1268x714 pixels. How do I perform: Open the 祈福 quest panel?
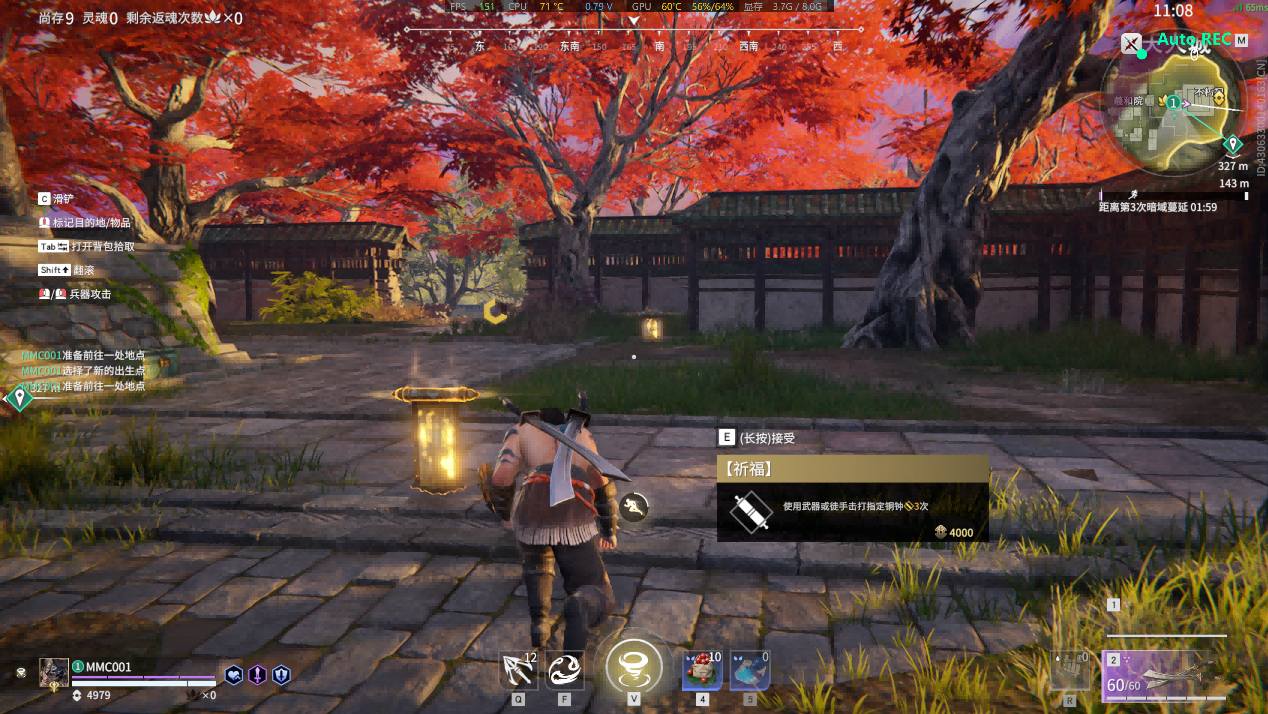pos(852,499)
